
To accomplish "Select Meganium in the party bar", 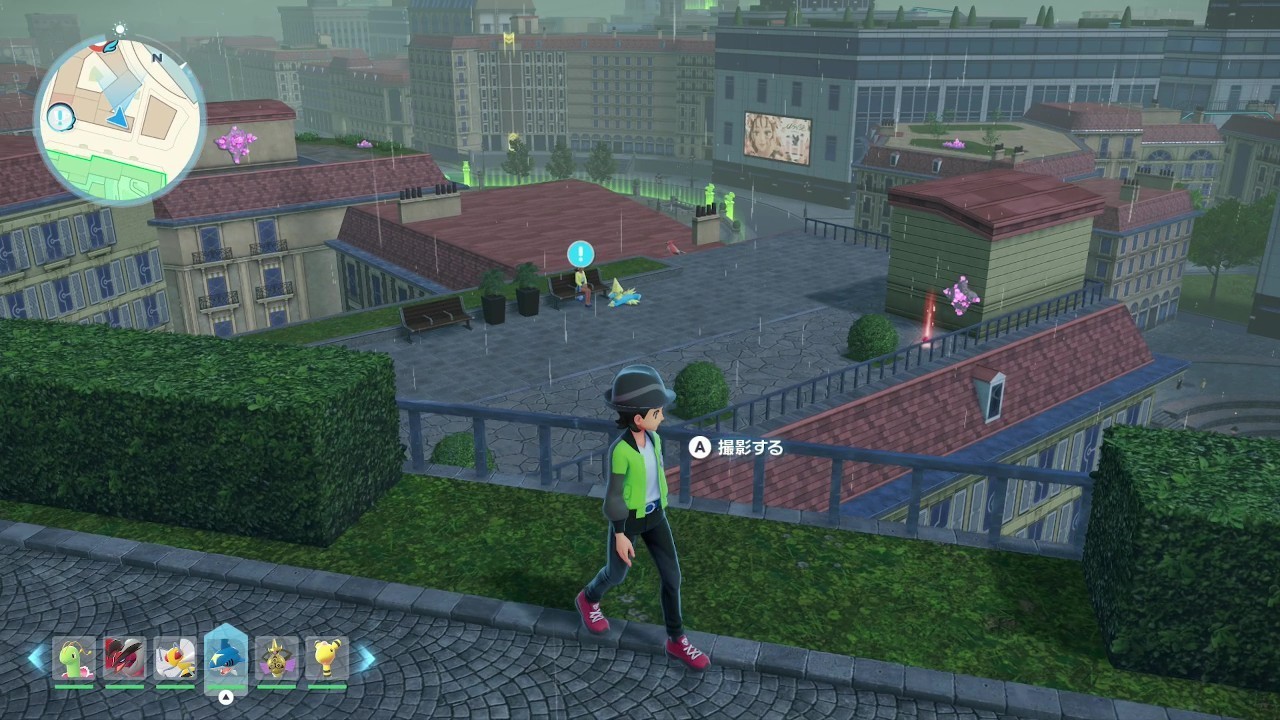I will [74, 658].
